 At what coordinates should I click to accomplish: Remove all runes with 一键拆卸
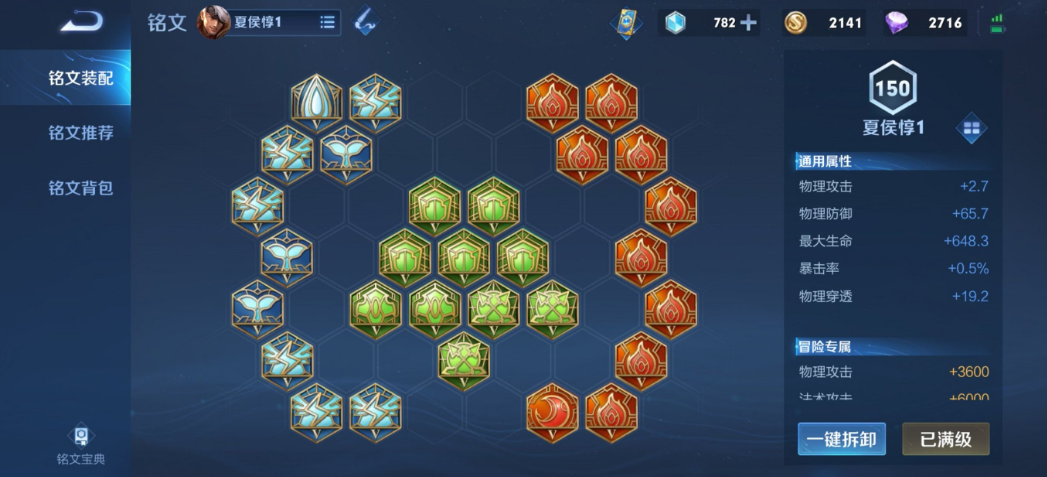[841, 438]
